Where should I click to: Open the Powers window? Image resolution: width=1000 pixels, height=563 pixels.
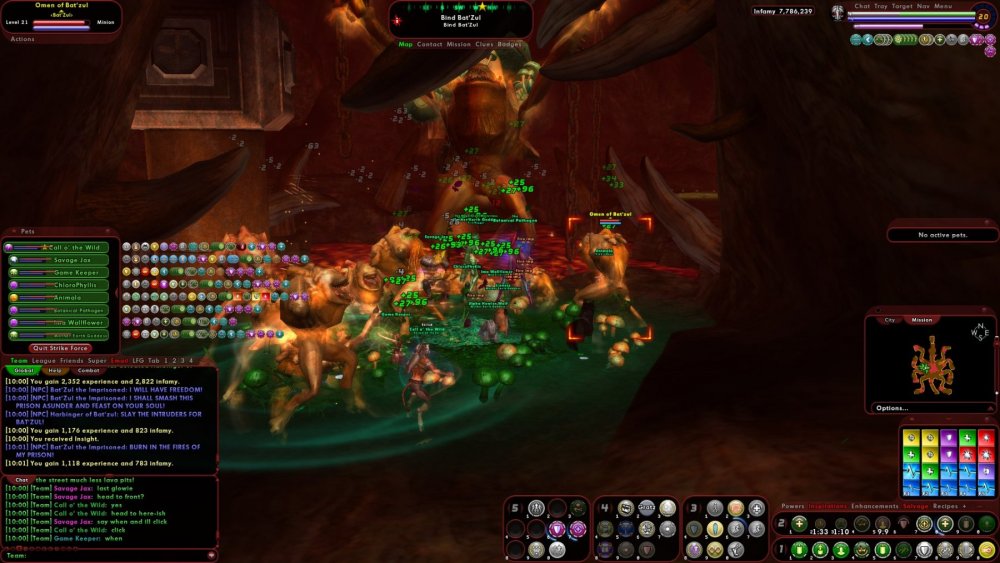(792, 506)
